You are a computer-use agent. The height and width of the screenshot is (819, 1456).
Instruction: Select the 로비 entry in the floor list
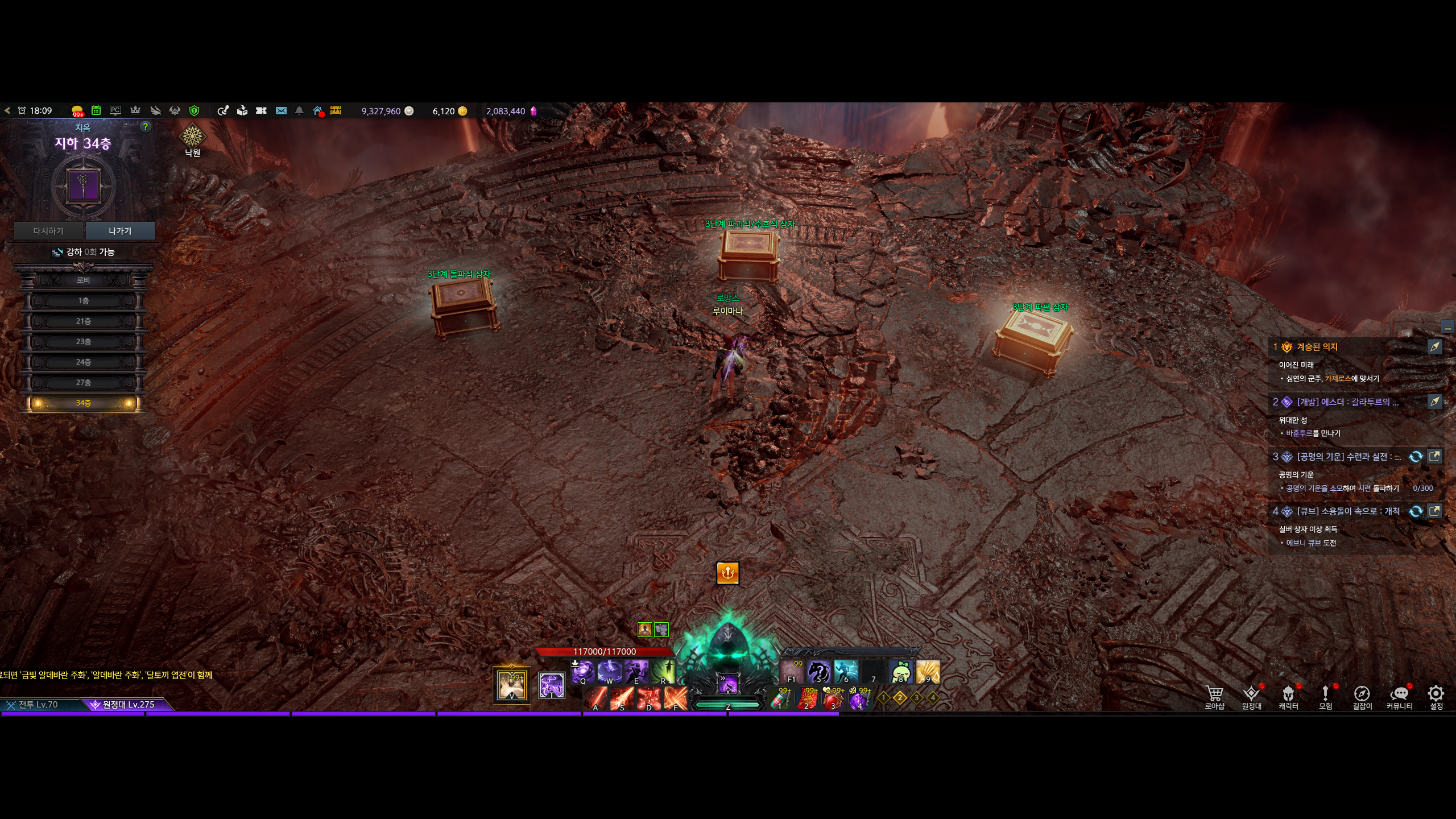coord(83,280)
